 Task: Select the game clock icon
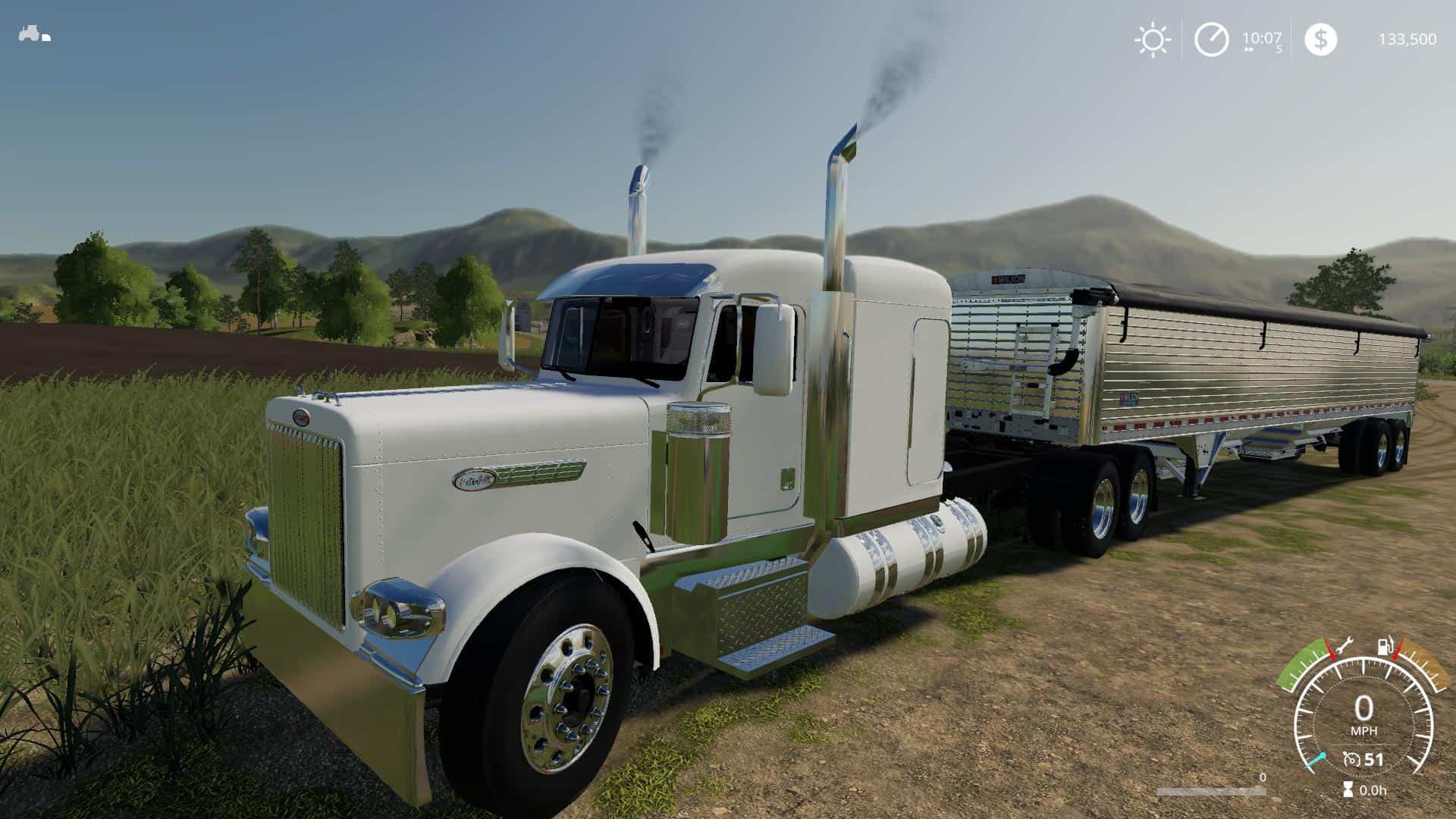(1211, 39)
